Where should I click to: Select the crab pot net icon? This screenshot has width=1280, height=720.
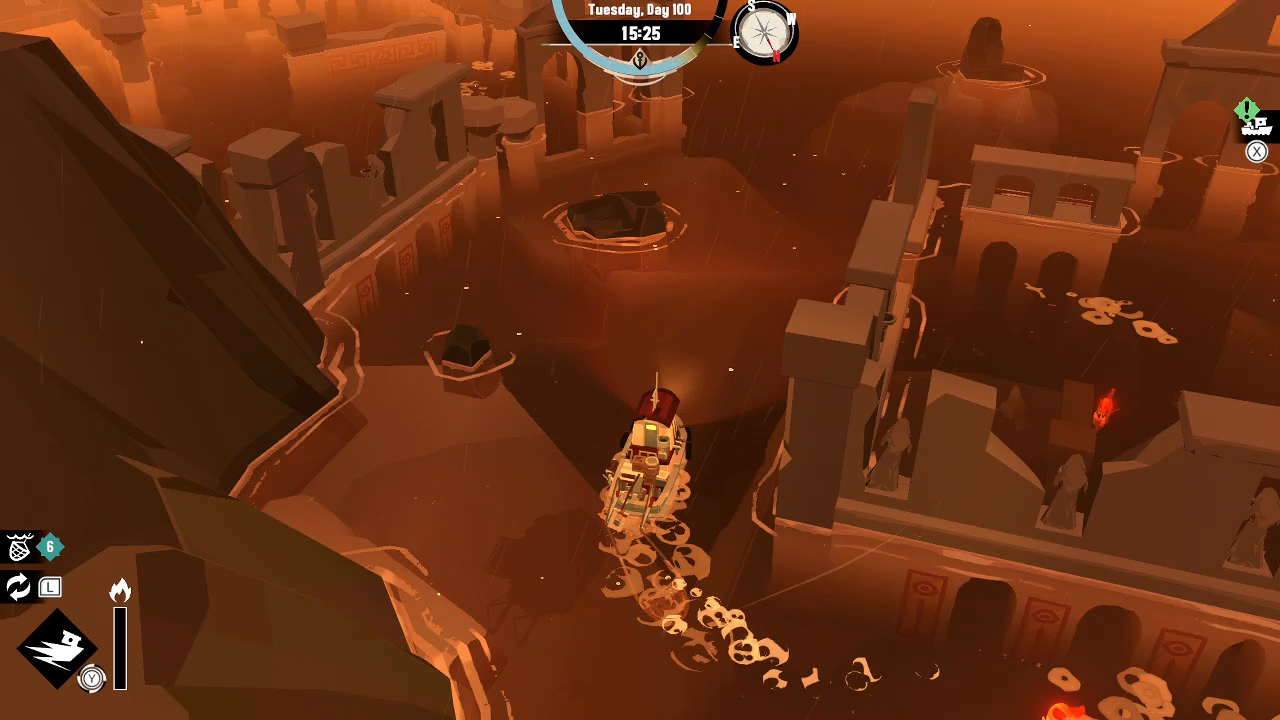pos(19,547)
